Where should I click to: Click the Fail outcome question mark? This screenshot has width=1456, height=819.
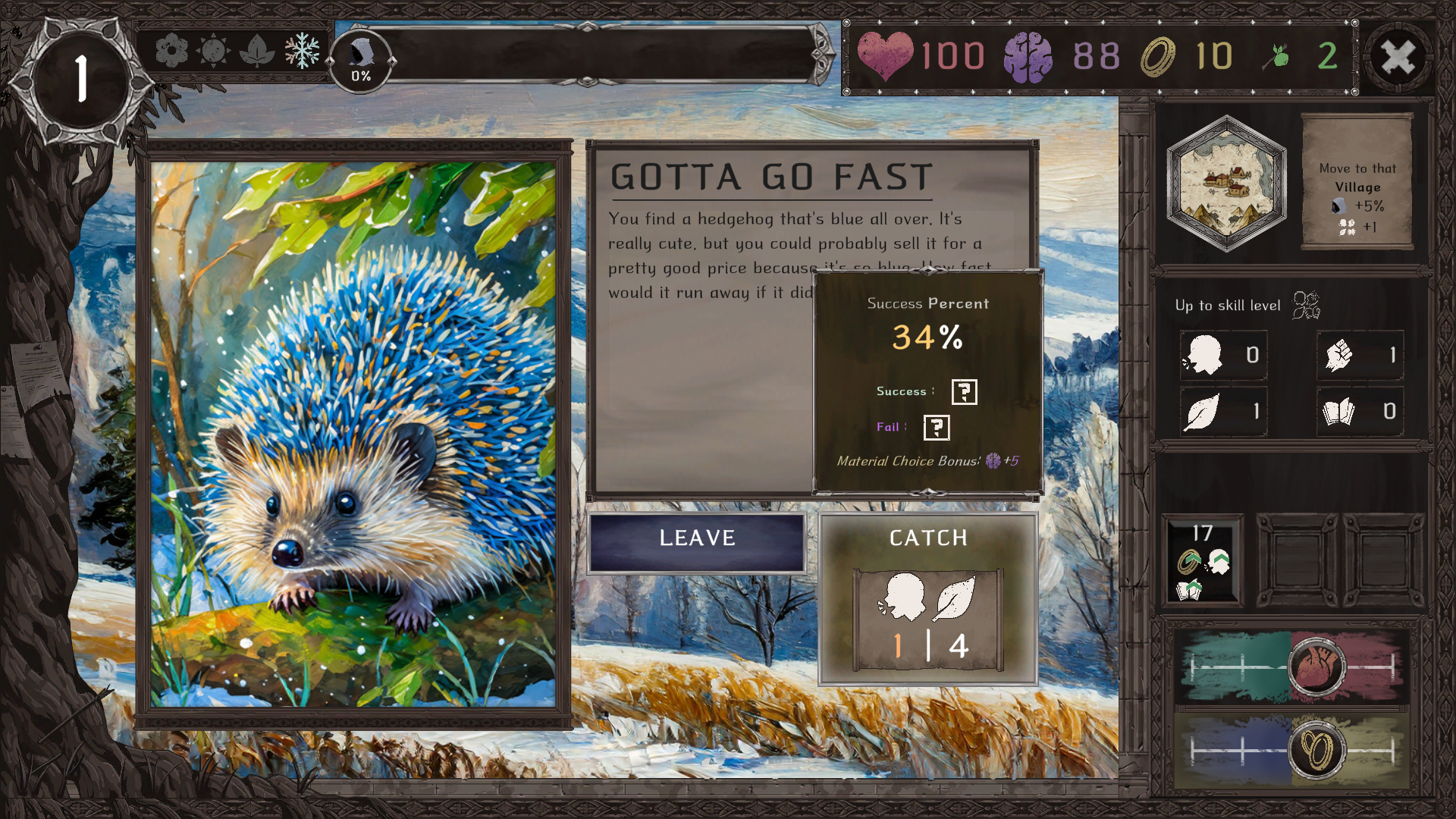(x=937, y=428)
